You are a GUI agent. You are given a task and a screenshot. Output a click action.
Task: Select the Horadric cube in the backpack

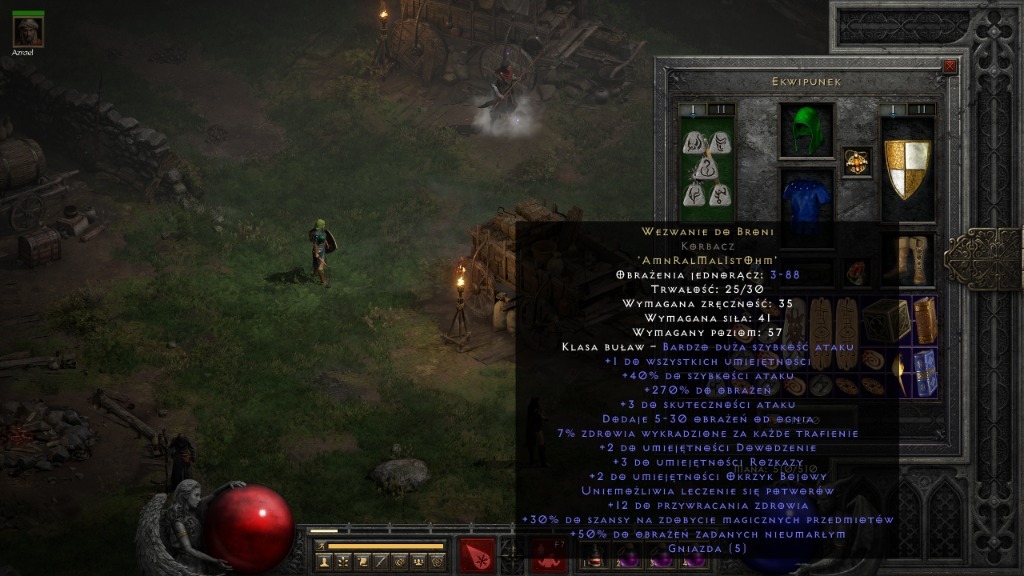click(887, 320)
